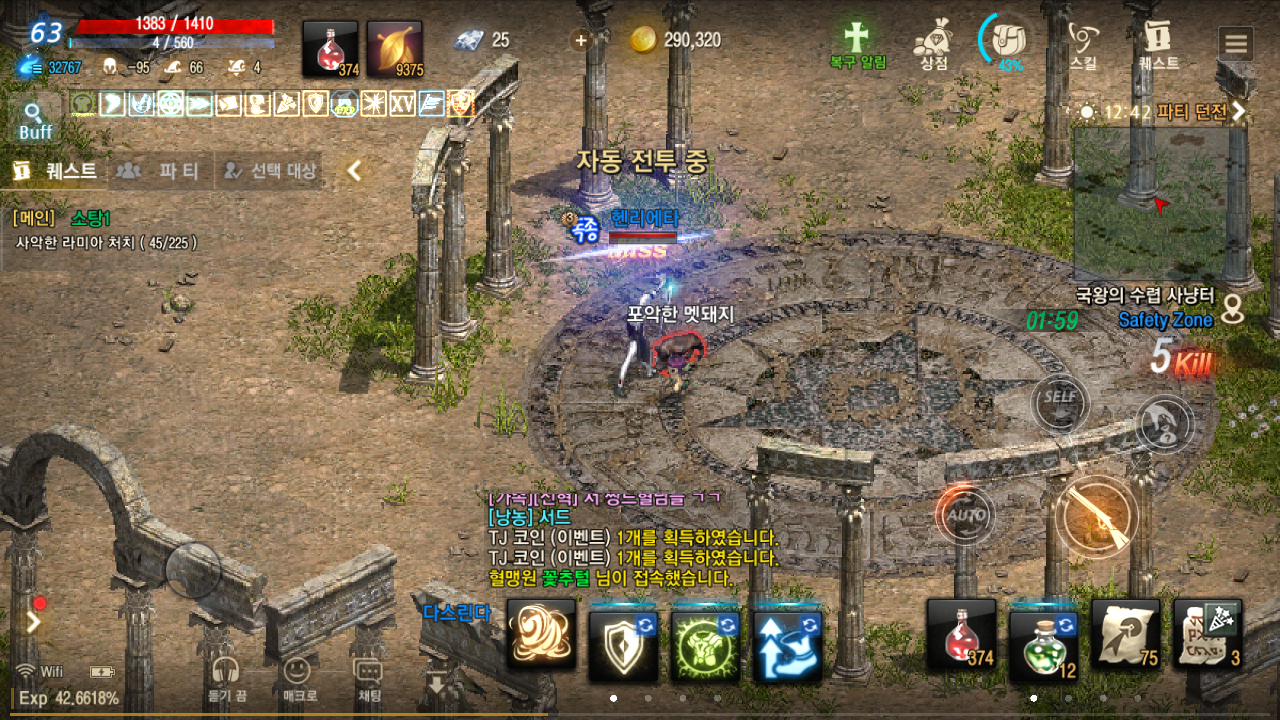
Task: Use the red potion in the hotbar
Action: pyautogui.click(x=961, y=634)
